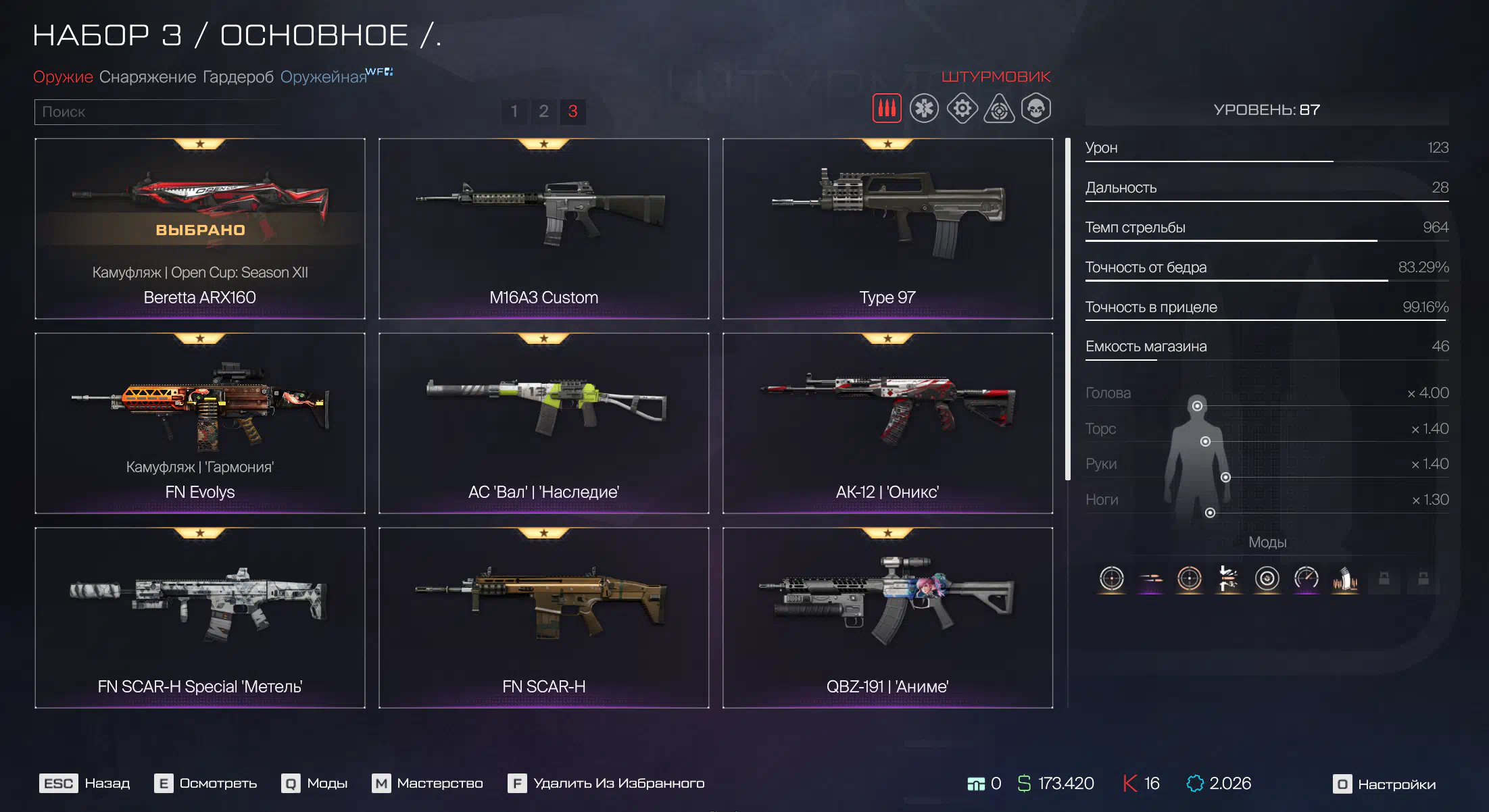Select loadout set number 1
Viewport: 1489px width, 812px height.
point(514,111)
